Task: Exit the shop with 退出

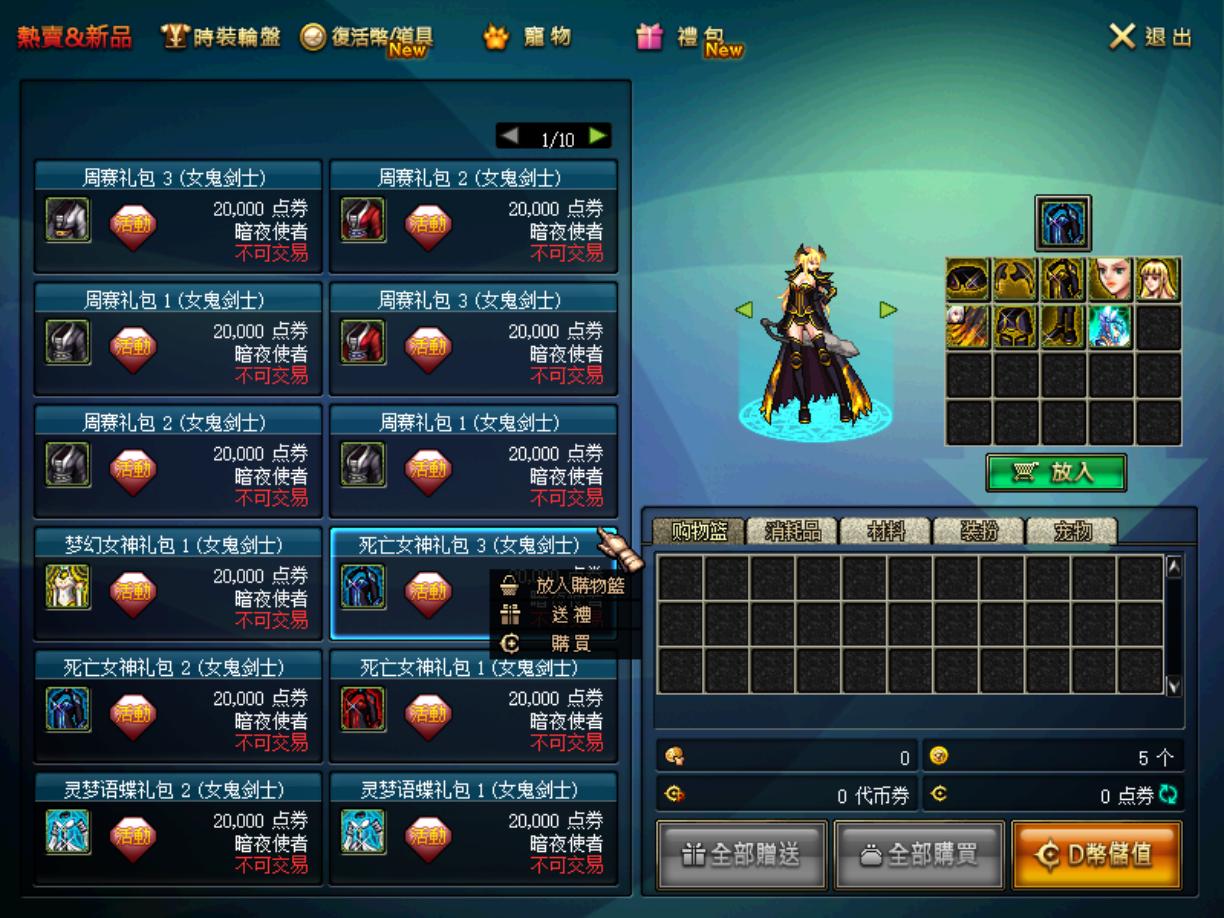Action: [x=1151, y=38]
